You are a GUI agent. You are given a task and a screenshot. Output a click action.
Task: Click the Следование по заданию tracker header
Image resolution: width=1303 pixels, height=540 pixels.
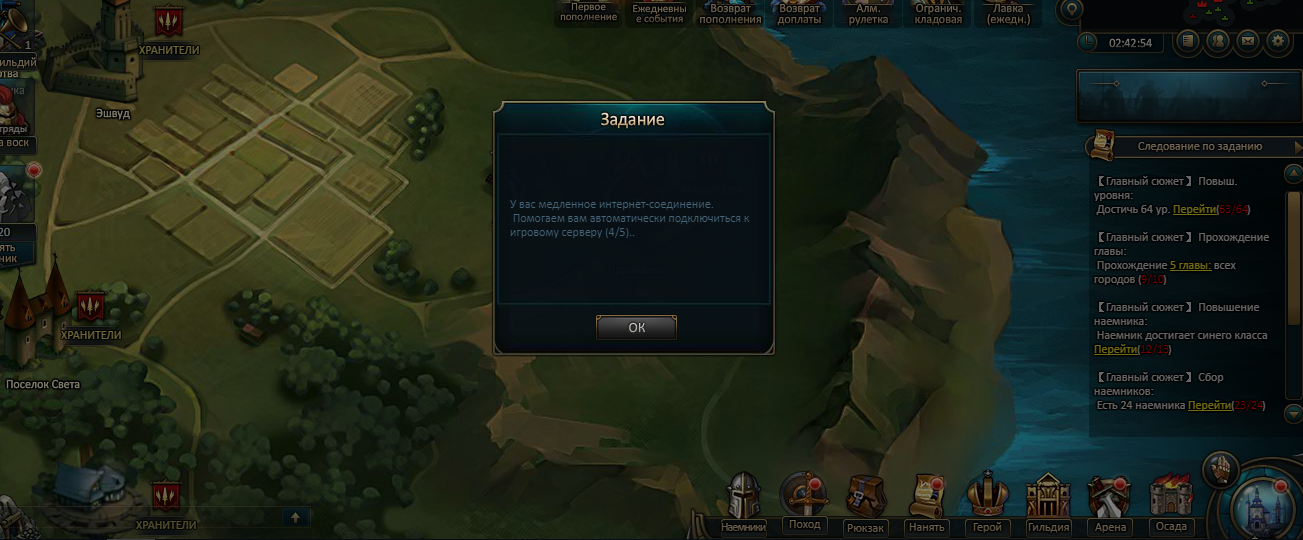tap(1199, 147)
